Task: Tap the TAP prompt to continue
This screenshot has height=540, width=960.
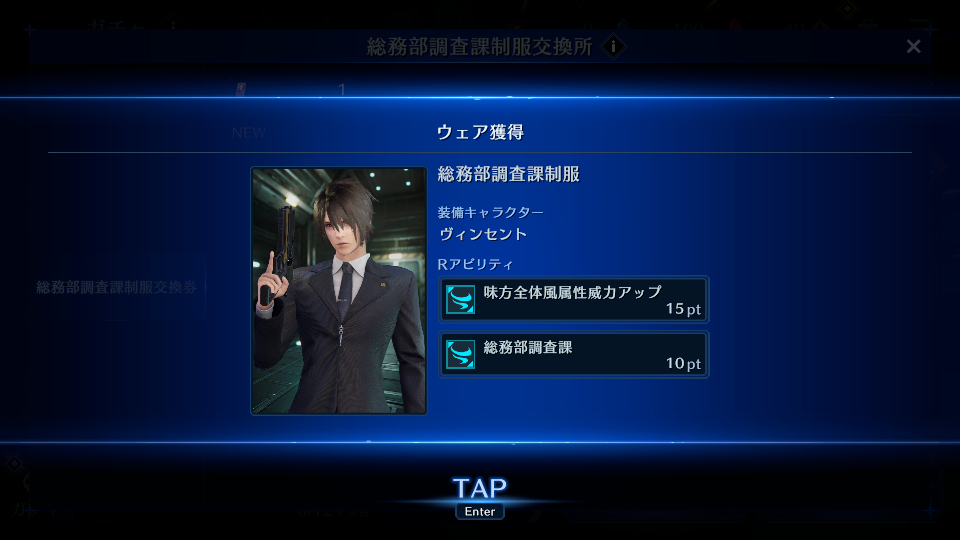Action: pyautogui.click(x=480, y=489)
